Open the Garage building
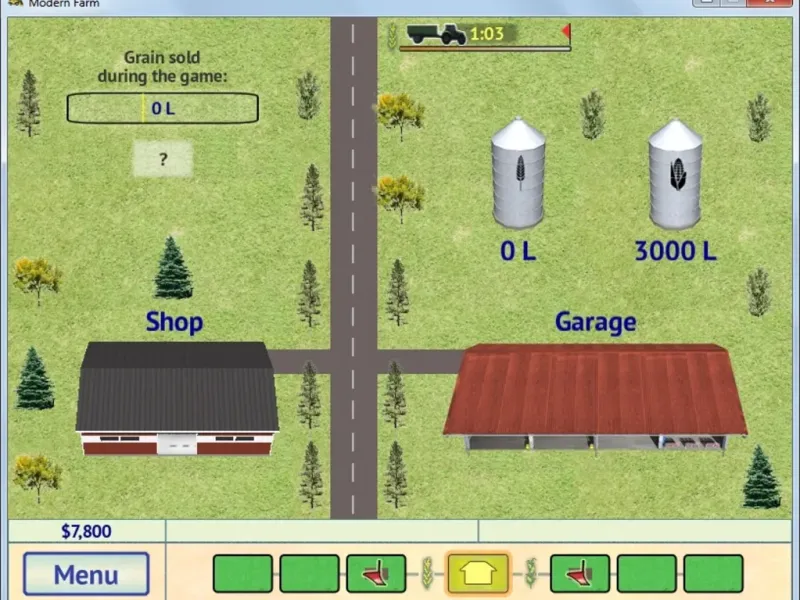This screenshot has width=800, height=600. pyautogui.click(x=595, y=395)
